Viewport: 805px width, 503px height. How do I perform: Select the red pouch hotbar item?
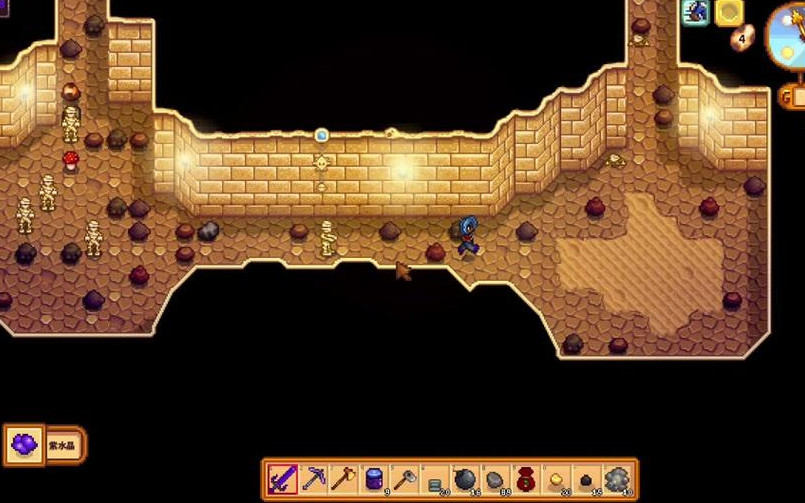click(526, 479)
